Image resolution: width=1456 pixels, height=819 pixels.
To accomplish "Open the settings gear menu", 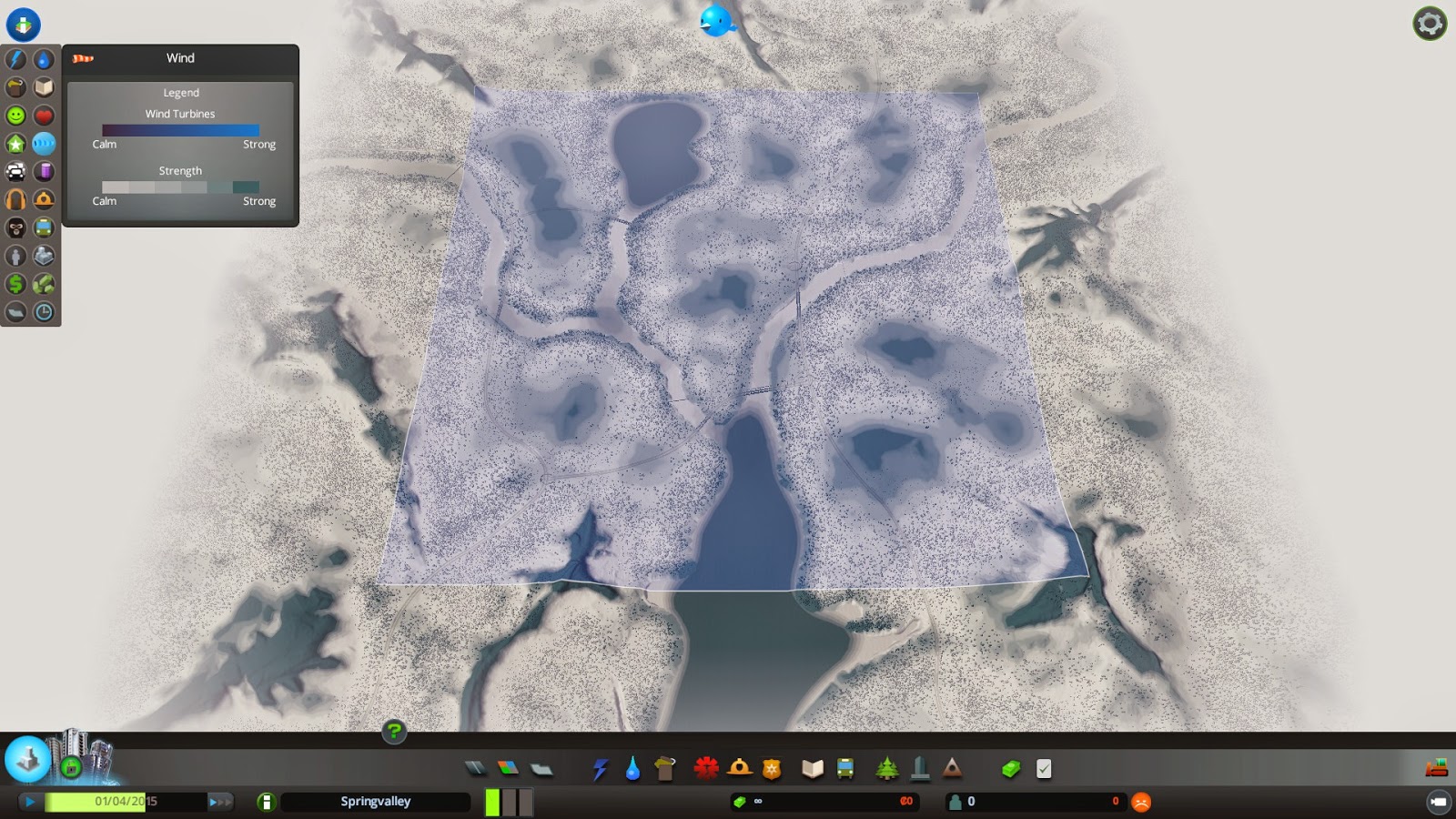I will [1429, 23].
